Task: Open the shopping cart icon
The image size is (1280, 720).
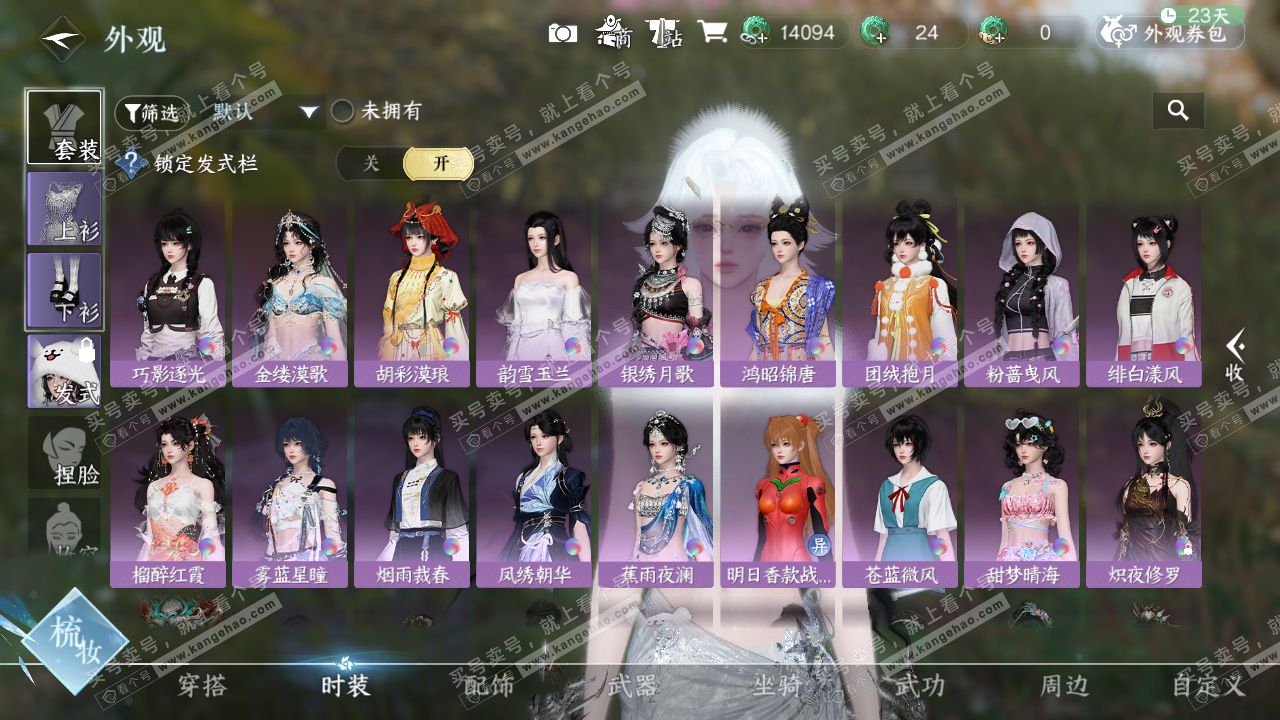Action: [712, 33]
